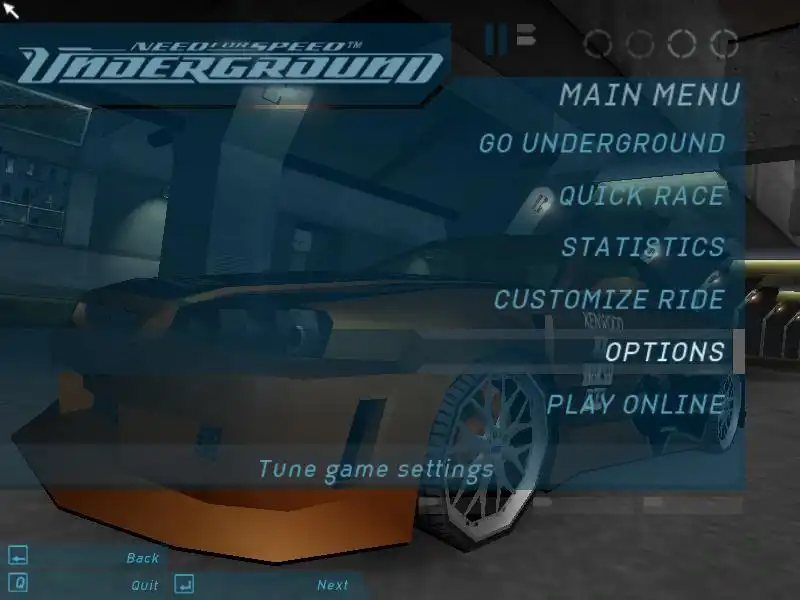Viewport: 800px width, 600px height.
Task: Click the Back label in bottom bar
Action: 143,558
